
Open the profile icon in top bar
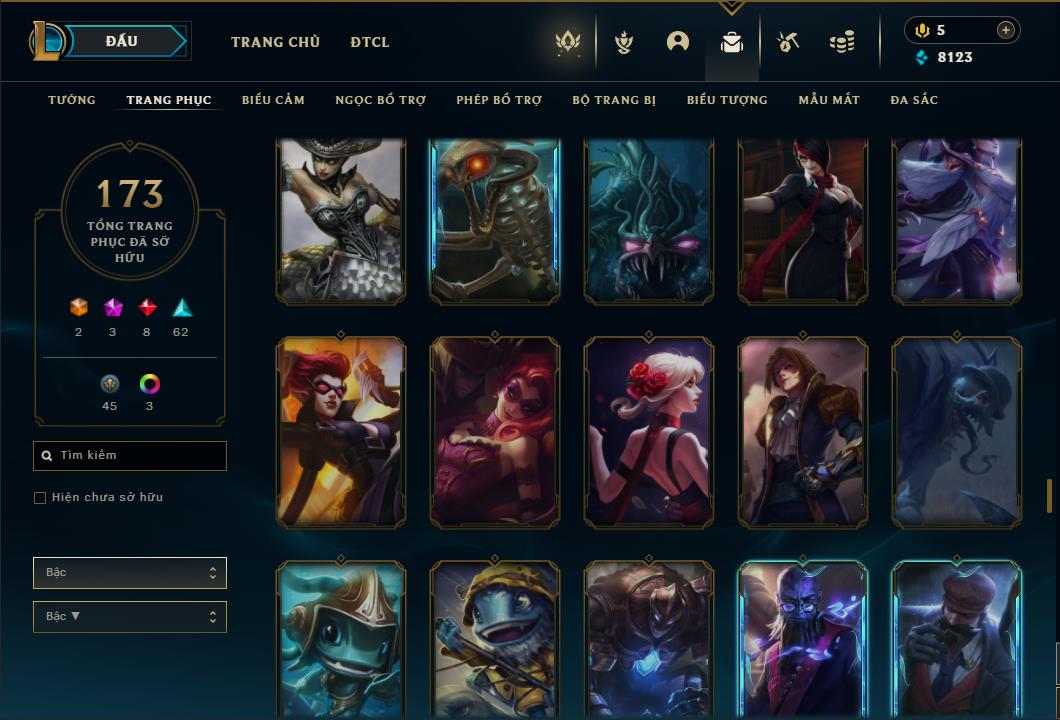click(678, 42)
